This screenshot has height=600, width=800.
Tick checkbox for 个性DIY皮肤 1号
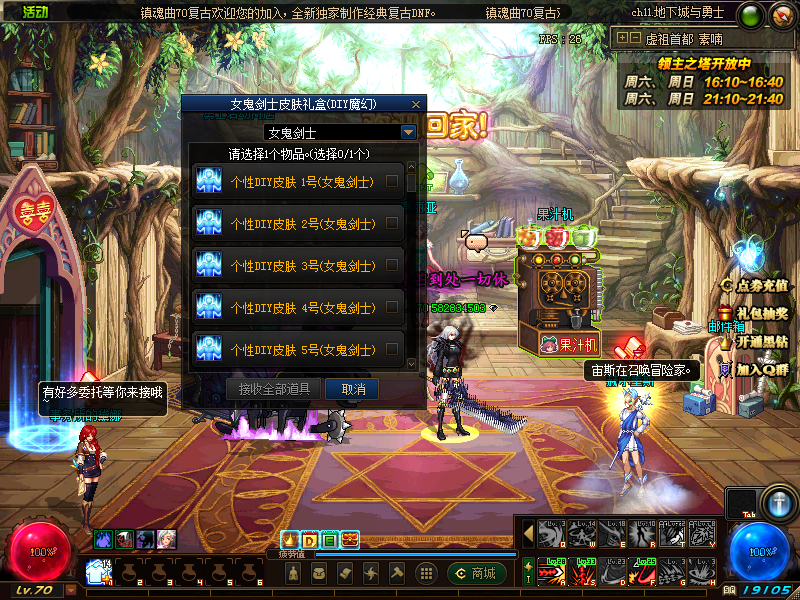(x=392, y=182)
